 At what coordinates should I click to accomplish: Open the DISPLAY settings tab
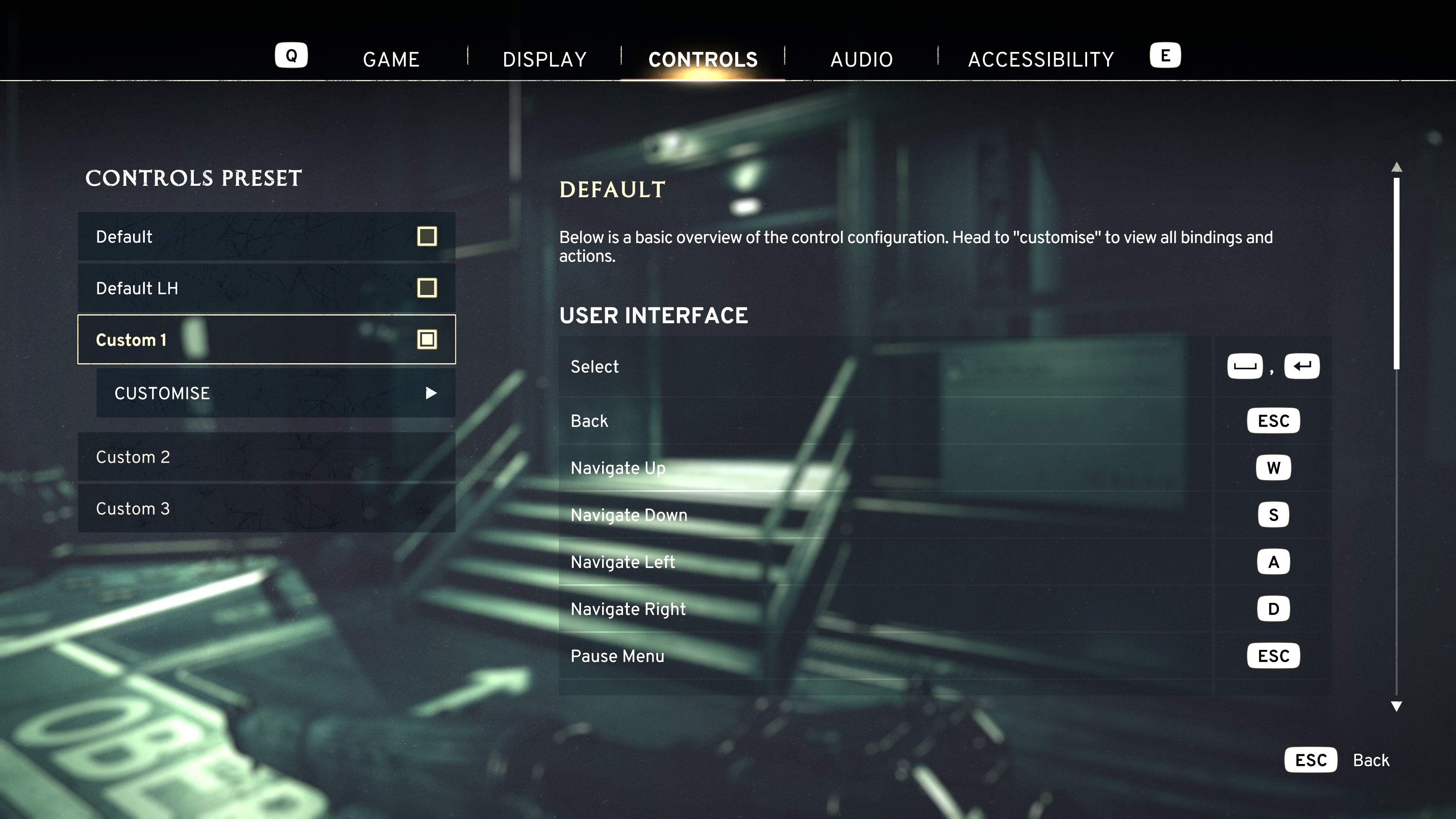544,60
